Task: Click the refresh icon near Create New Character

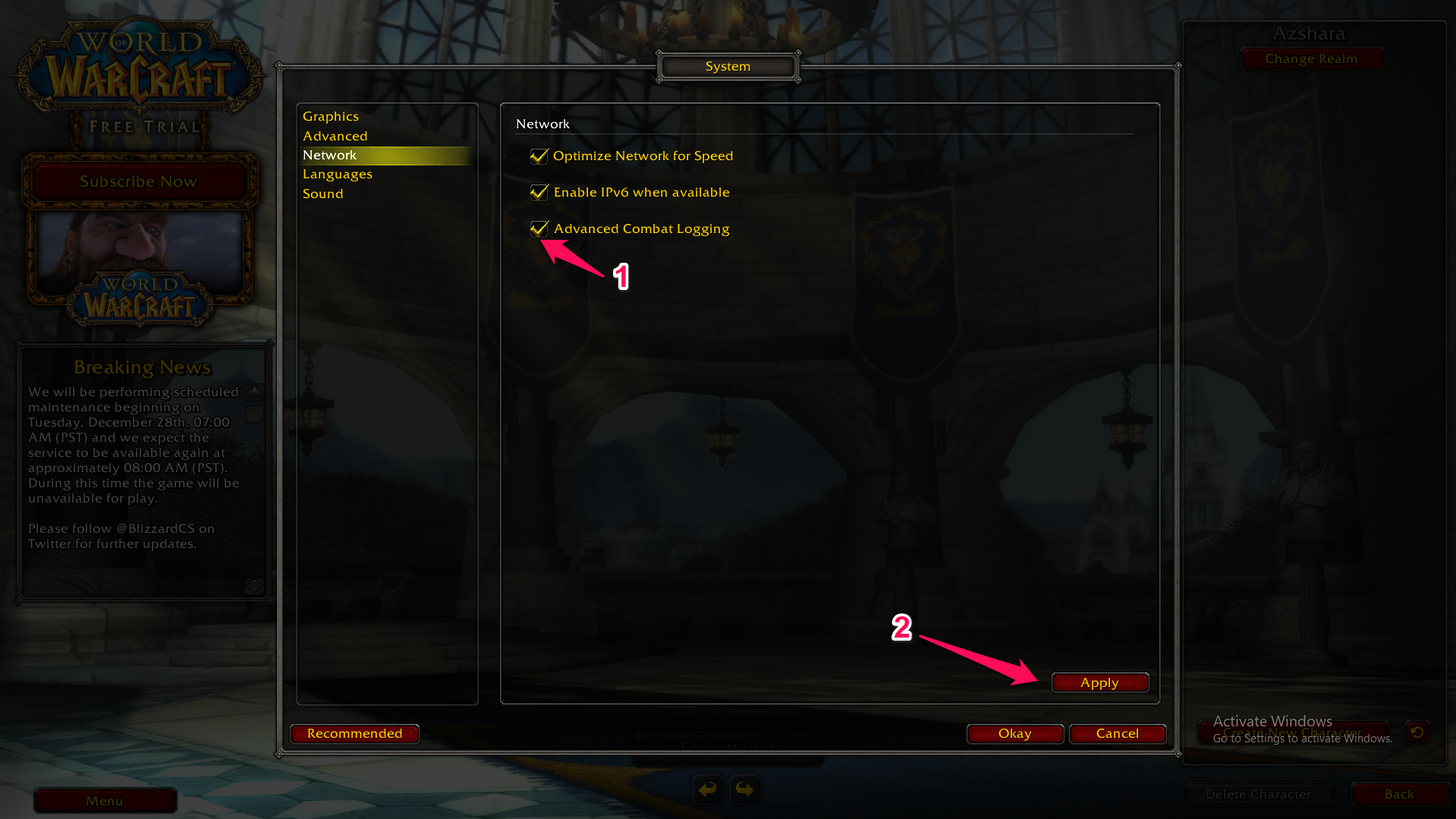Action: point(1417,731)
